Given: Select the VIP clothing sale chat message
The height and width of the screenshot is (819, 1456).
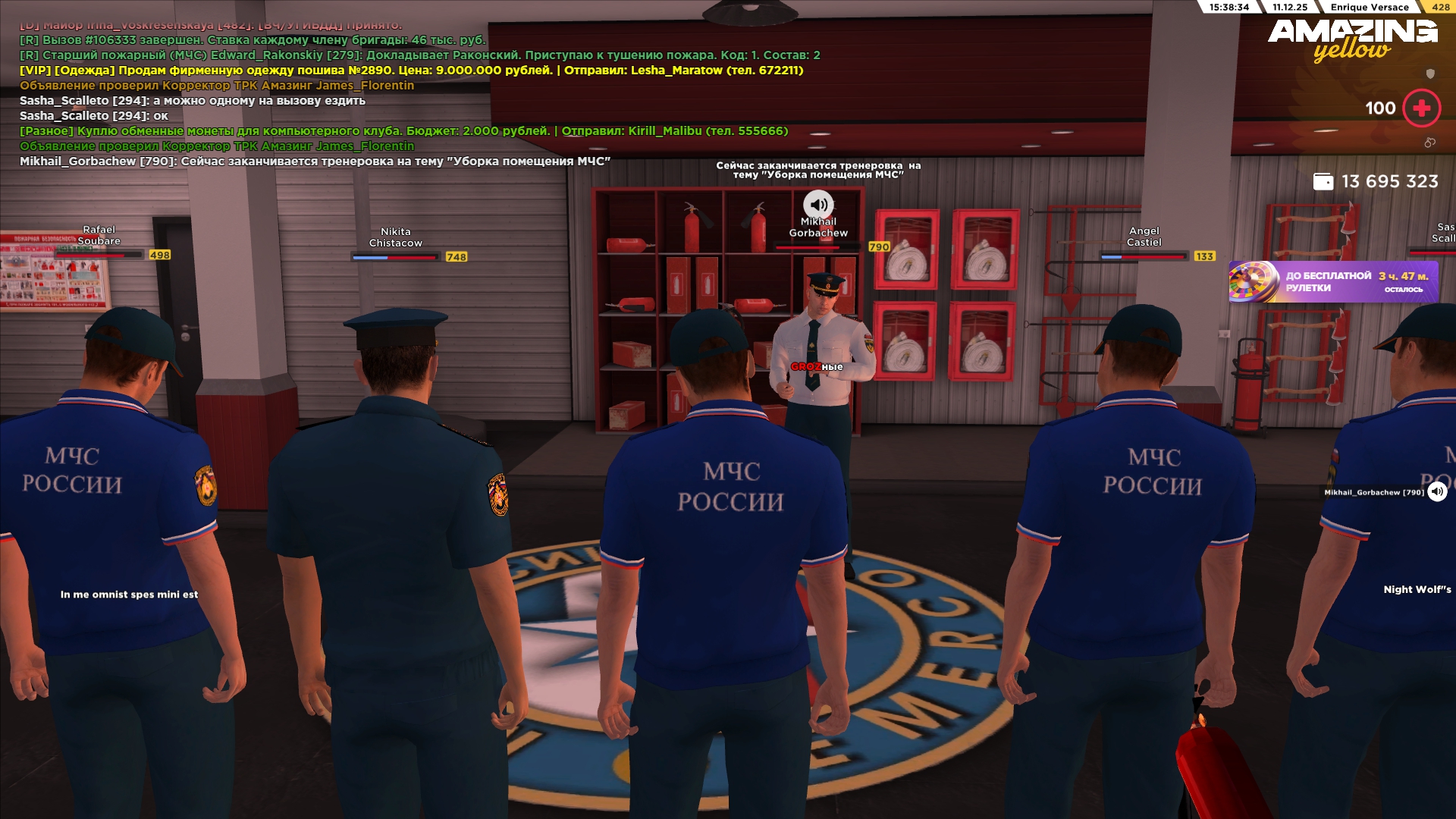Looking at the screenshot, I should pos(411,71).
